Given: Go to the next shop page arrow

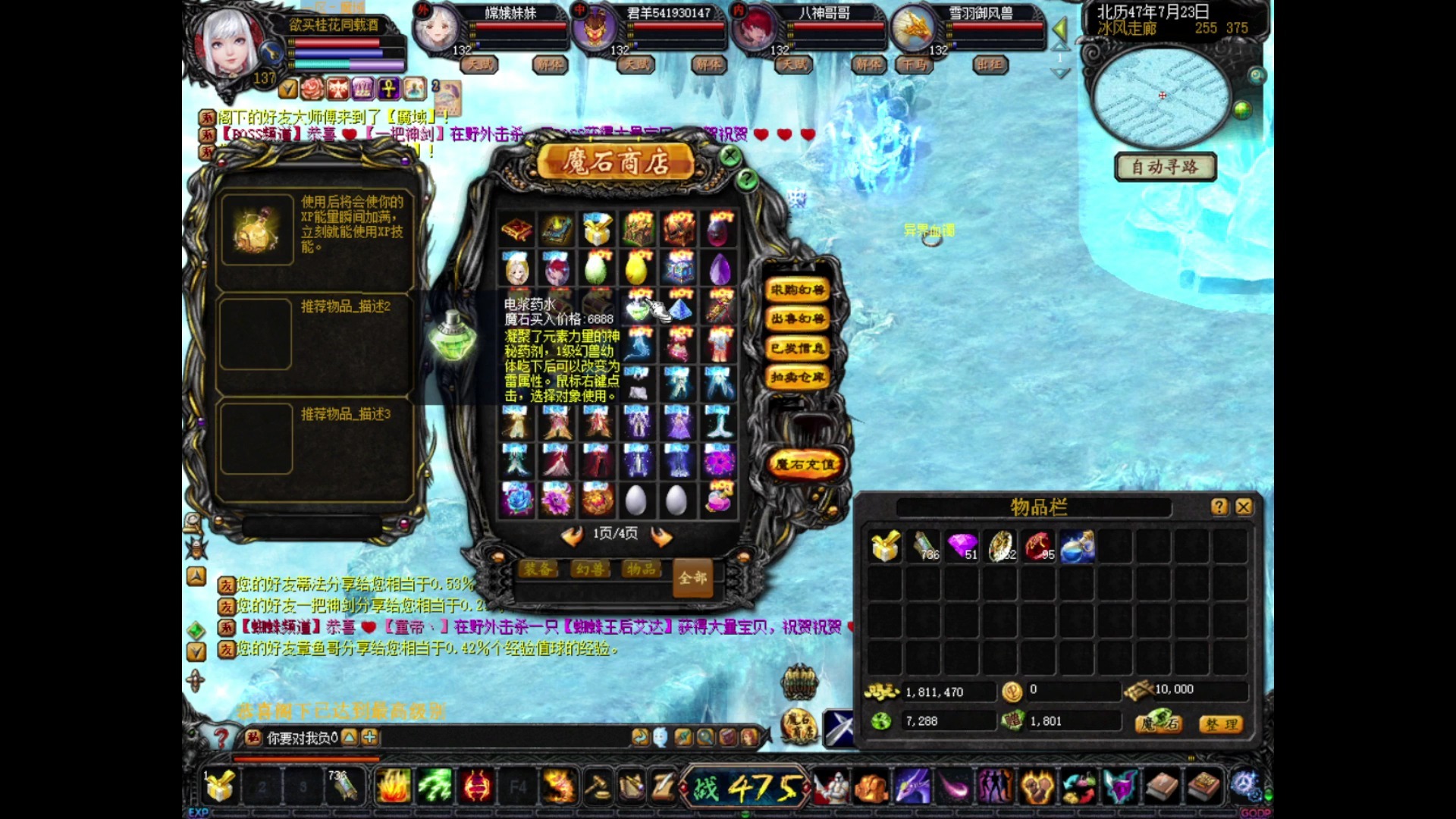Looking at the screenshot, I should [661, 536].
